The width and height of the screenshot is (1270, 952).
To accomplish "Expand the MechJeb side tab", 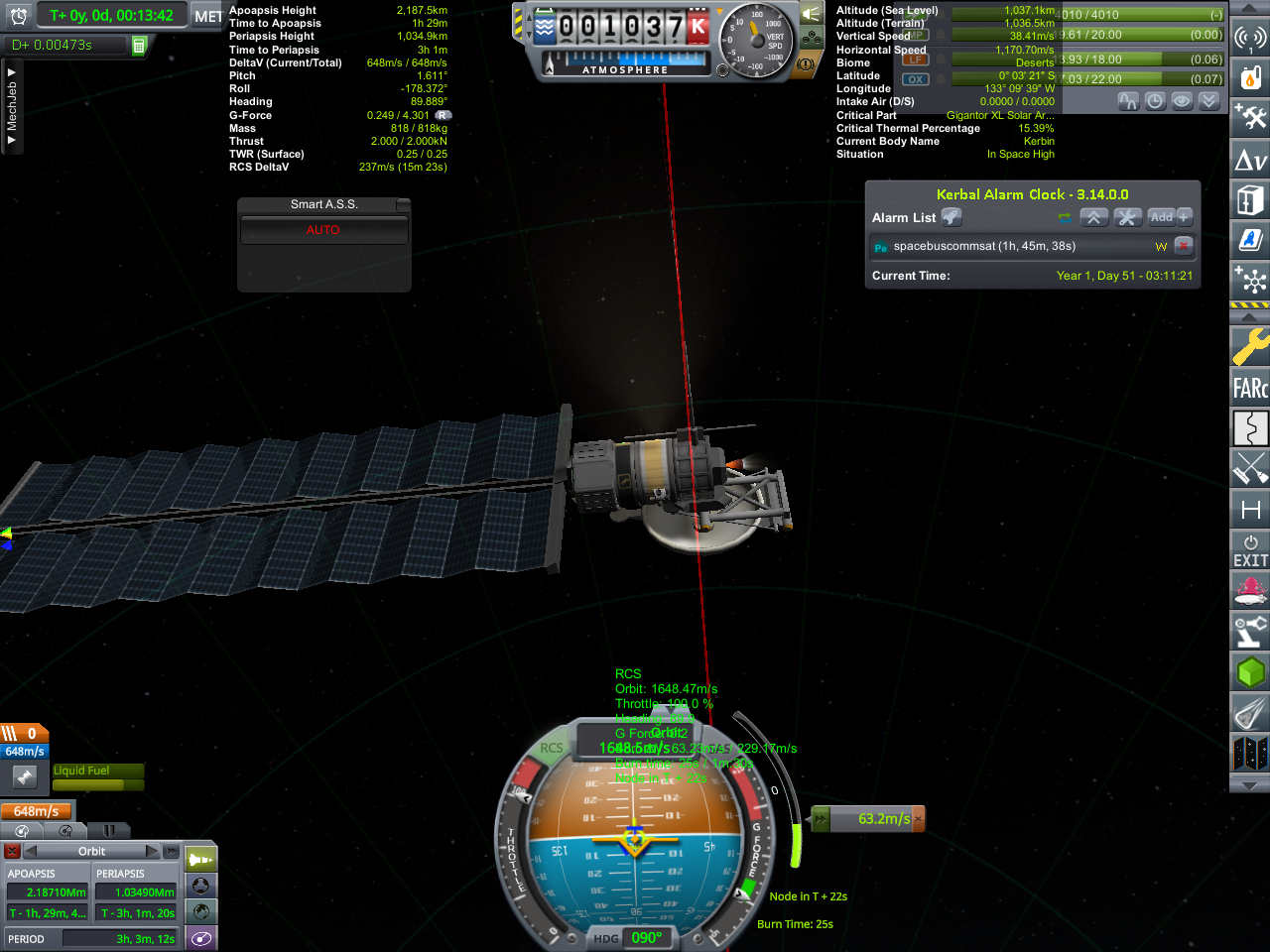I will [x=11, y=105].
